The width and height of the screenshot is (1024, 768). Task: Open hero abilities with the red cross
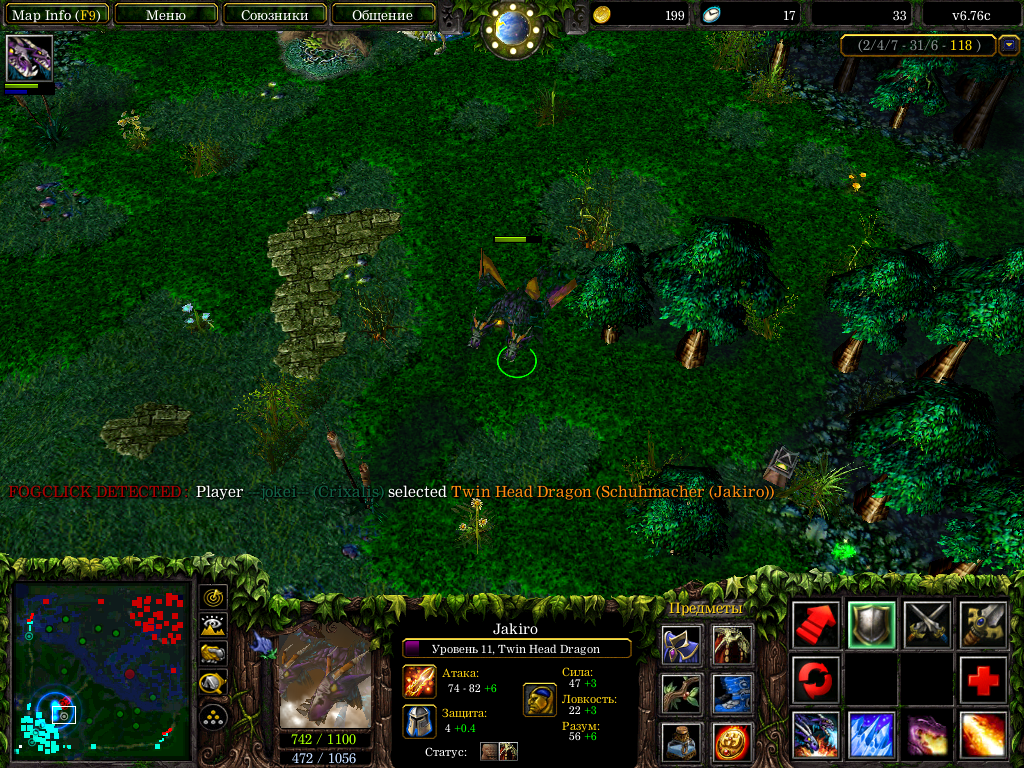(983, 681)
